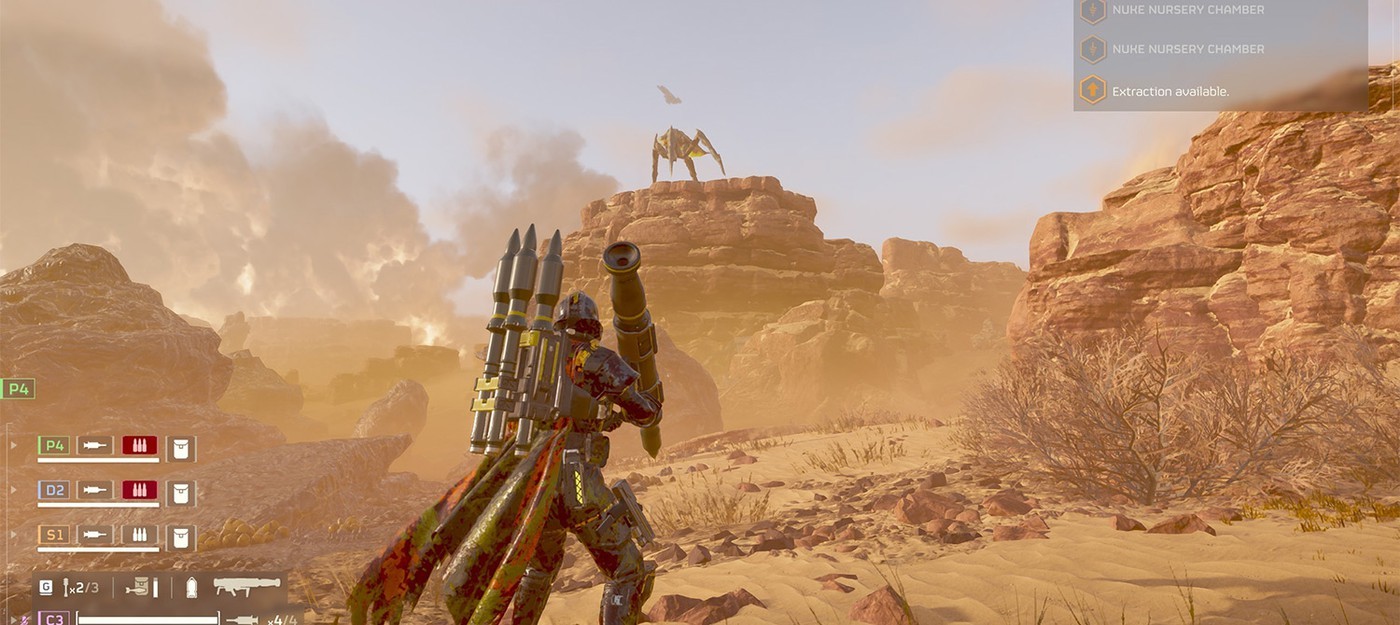Click P4's backpack icon

tap(181, 446)
